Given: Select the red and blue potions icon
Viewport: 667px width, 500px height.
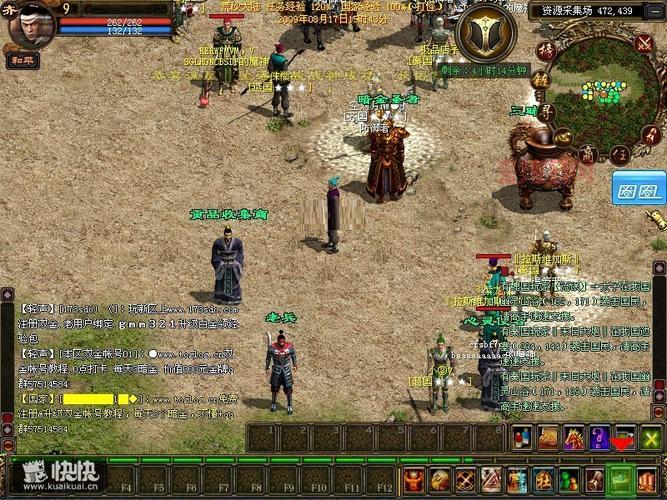Looking at the screenshot, I should pos(521,438).
